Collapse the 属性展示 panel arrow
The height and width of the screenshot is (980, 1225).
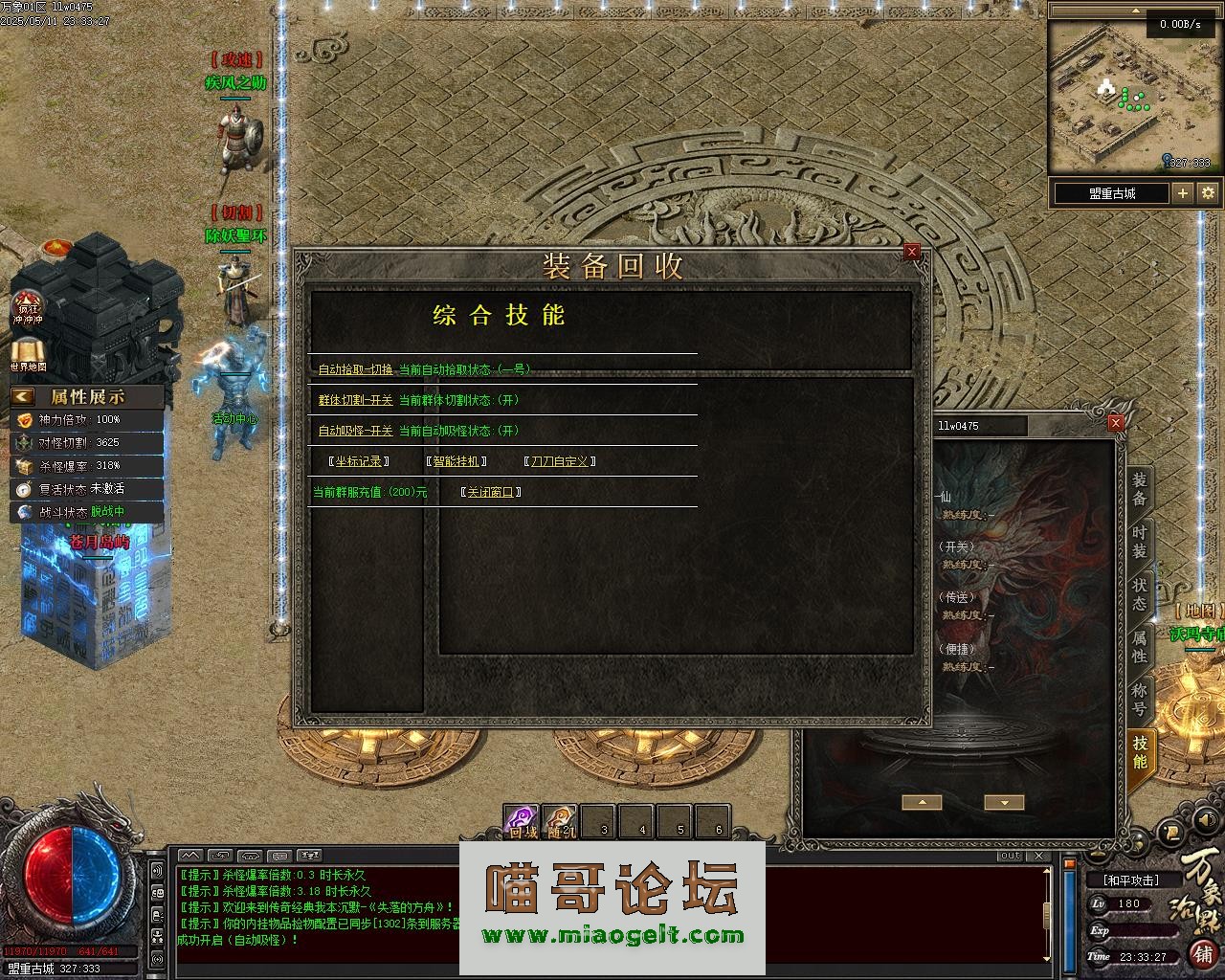pos(23,396)
